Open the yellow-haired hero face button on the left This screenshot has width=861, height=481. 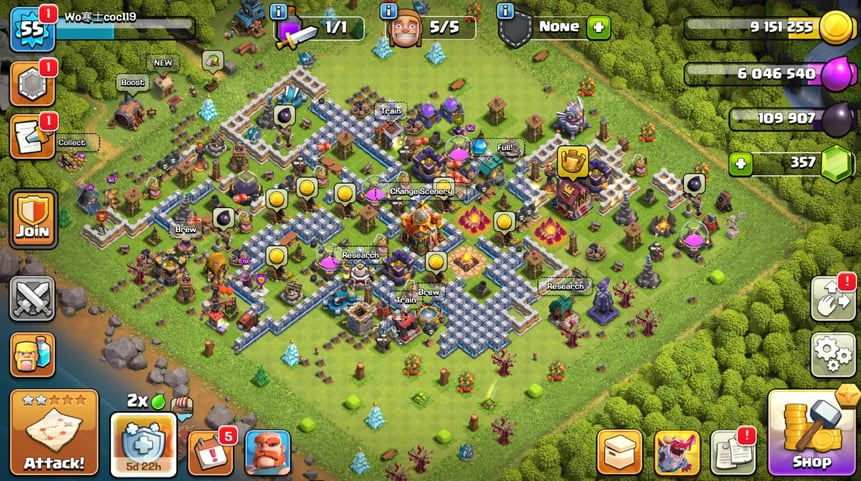[x=32, y=355]
